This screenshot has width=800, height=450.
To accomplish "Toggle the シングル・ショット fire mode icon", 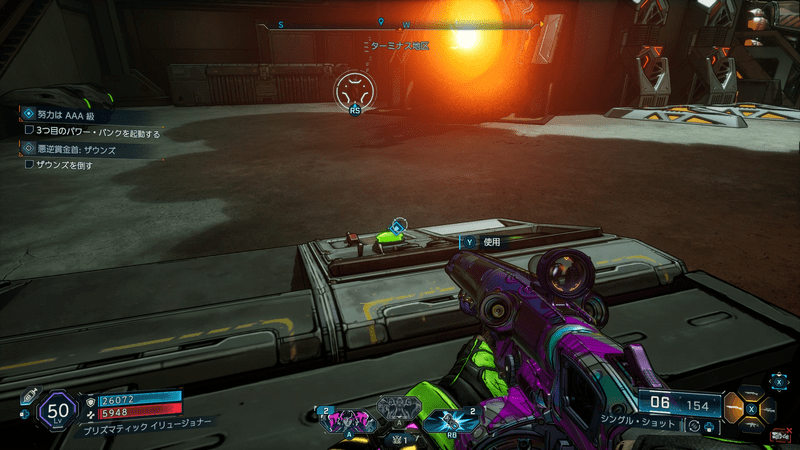I will pos(698,427).
